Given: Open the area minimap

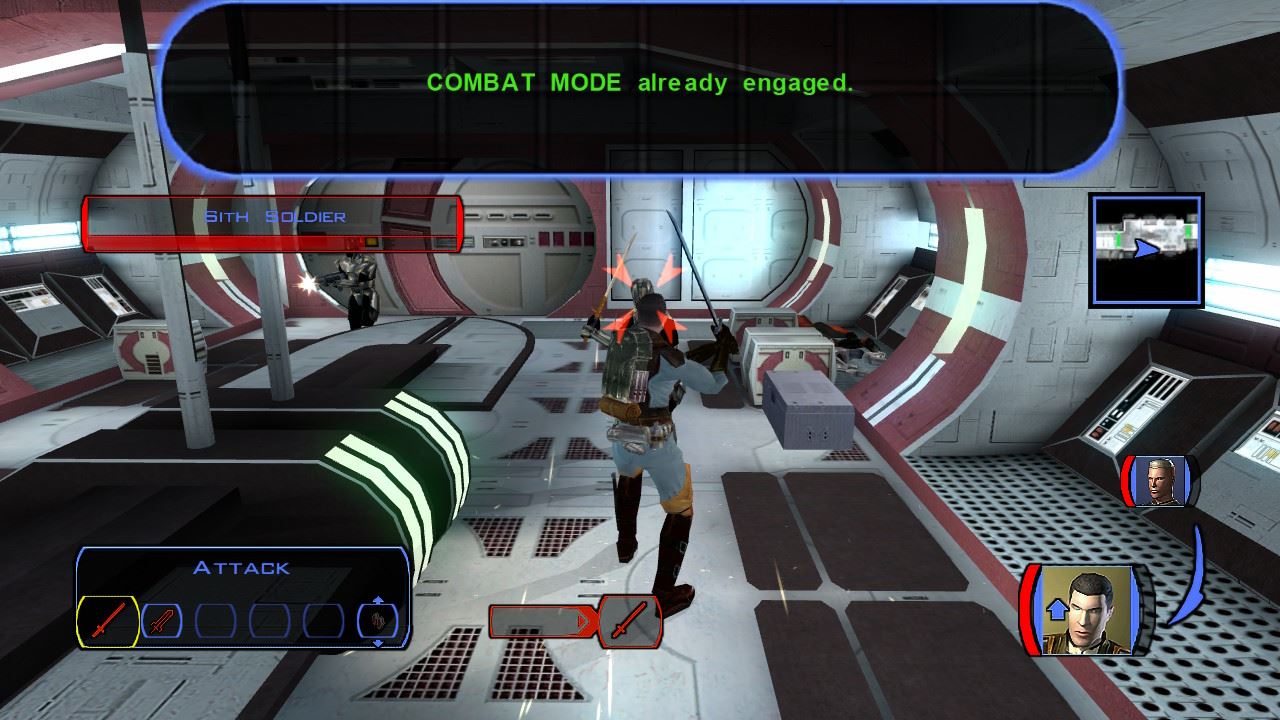Looking at the screenshot, I should click(x=1146, y=249).
